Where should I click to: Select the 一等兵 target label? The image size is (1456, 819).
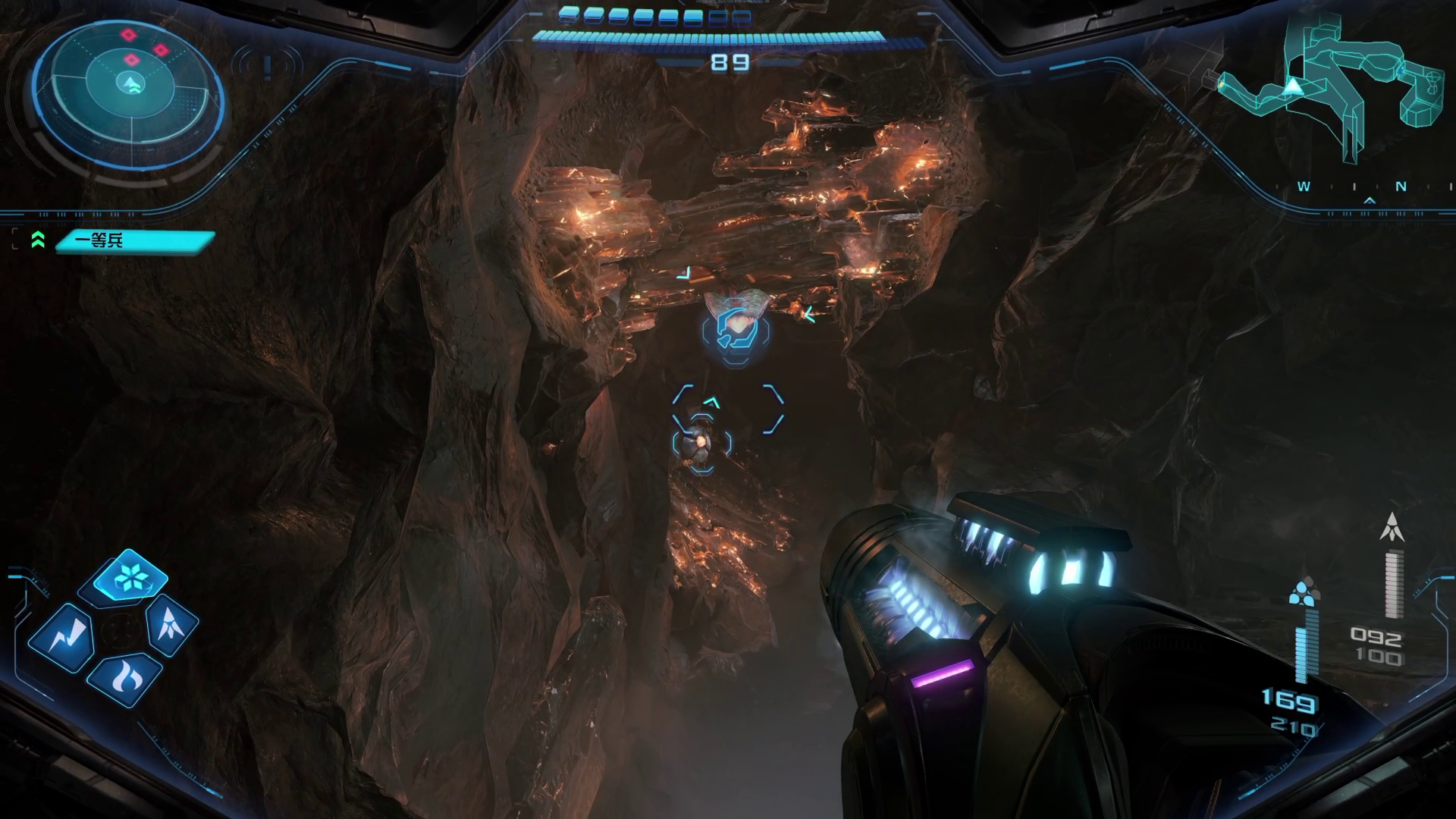click(135, 241)
